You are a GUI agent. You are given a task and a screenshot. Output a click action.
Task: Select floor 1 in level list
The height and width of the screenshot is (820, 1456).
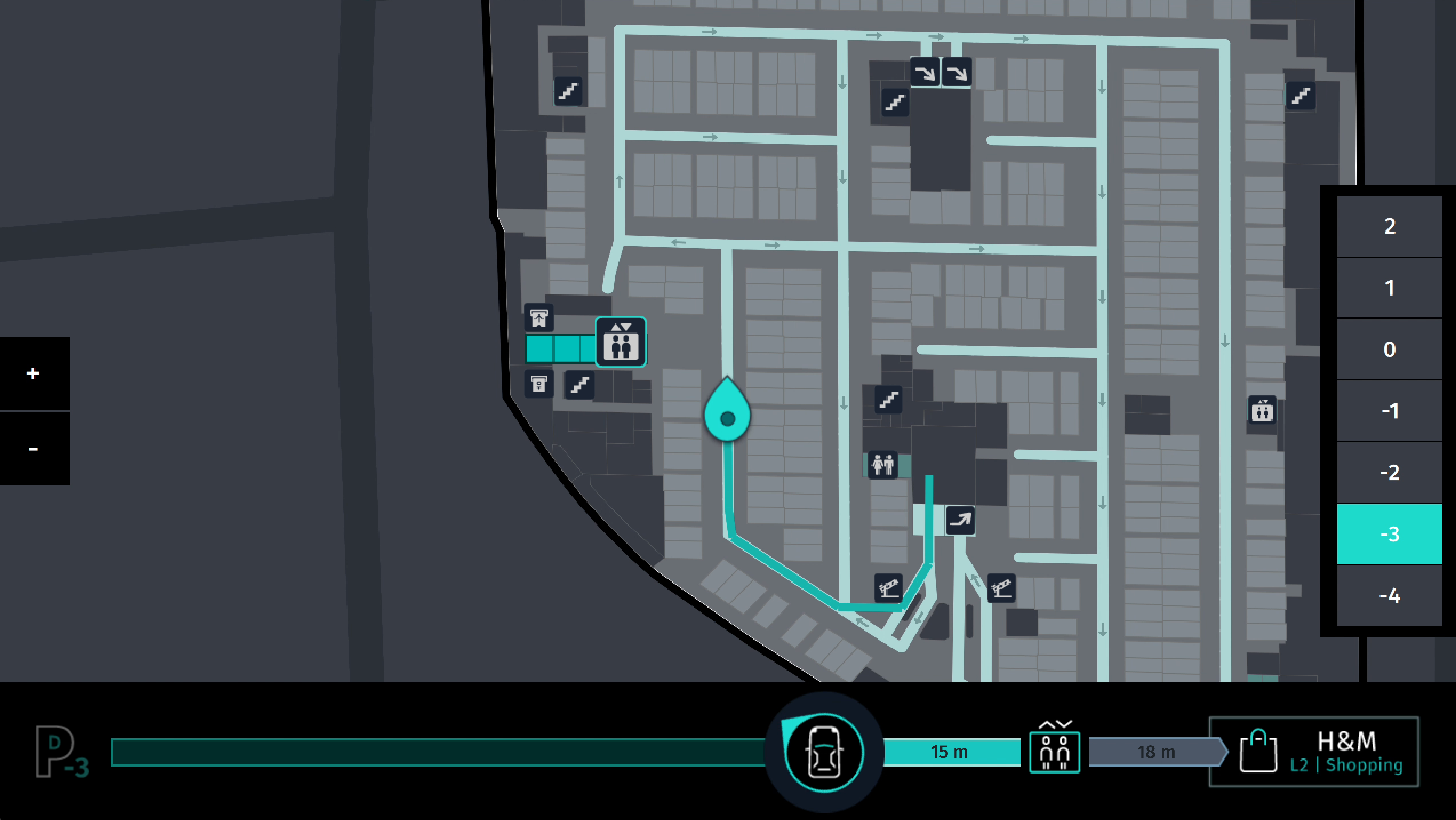tap(1389, 288)
